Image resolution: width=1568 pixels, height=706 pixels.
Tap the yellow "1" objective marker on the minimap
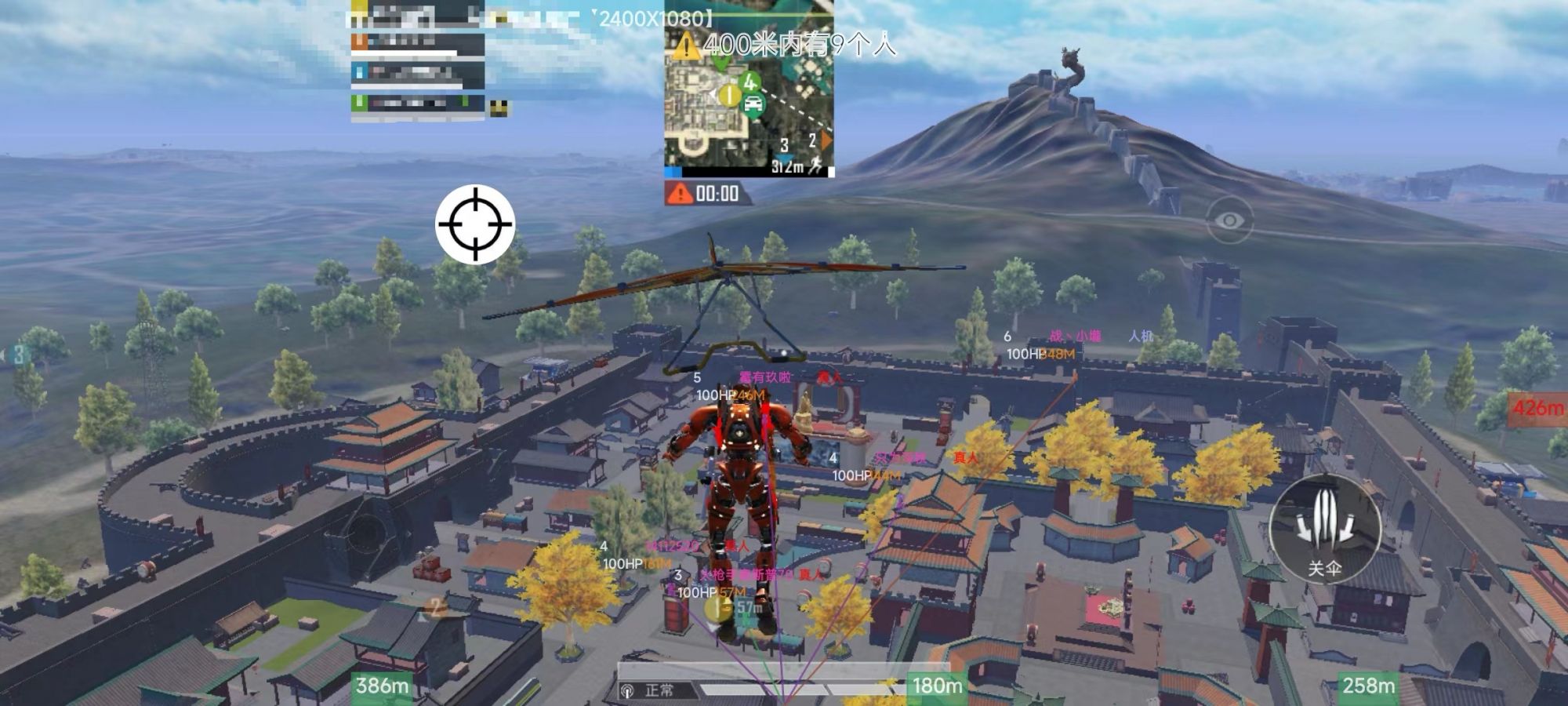click(x=729, y=95)
